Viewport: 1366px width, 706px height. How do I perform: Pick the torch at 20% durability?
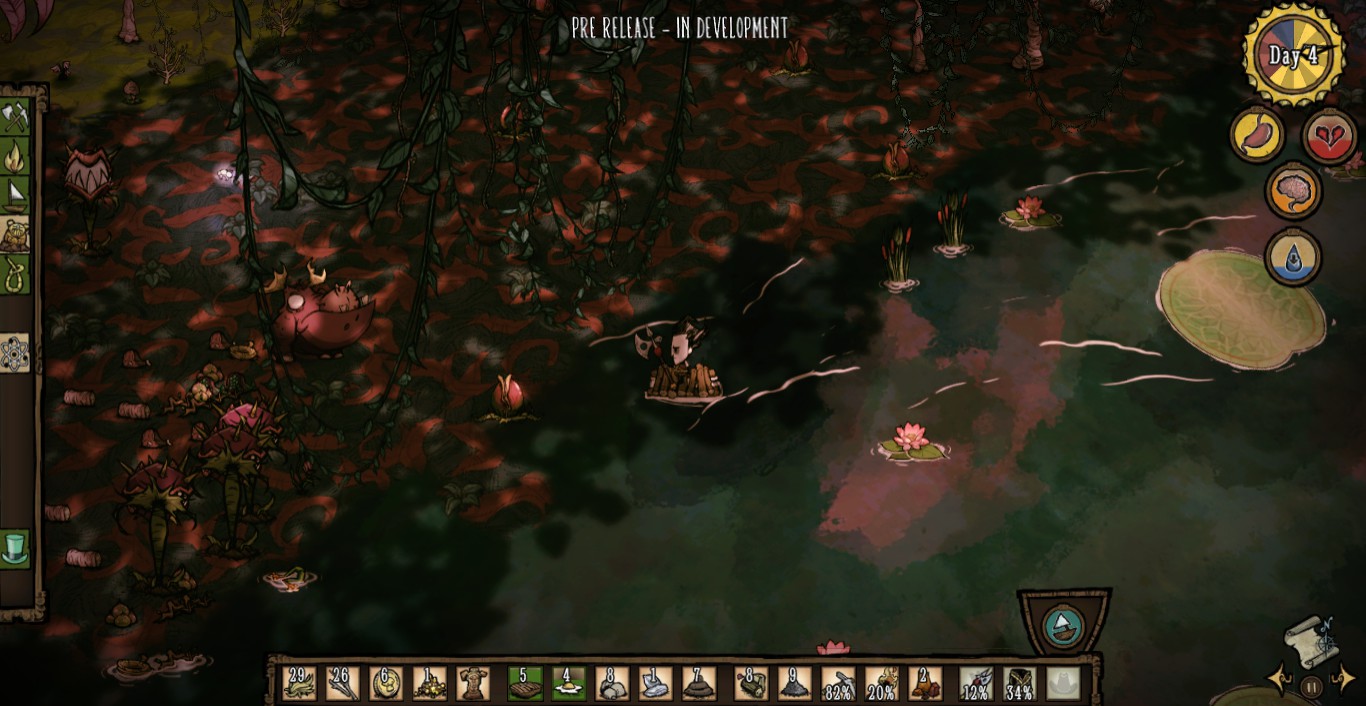881,683
